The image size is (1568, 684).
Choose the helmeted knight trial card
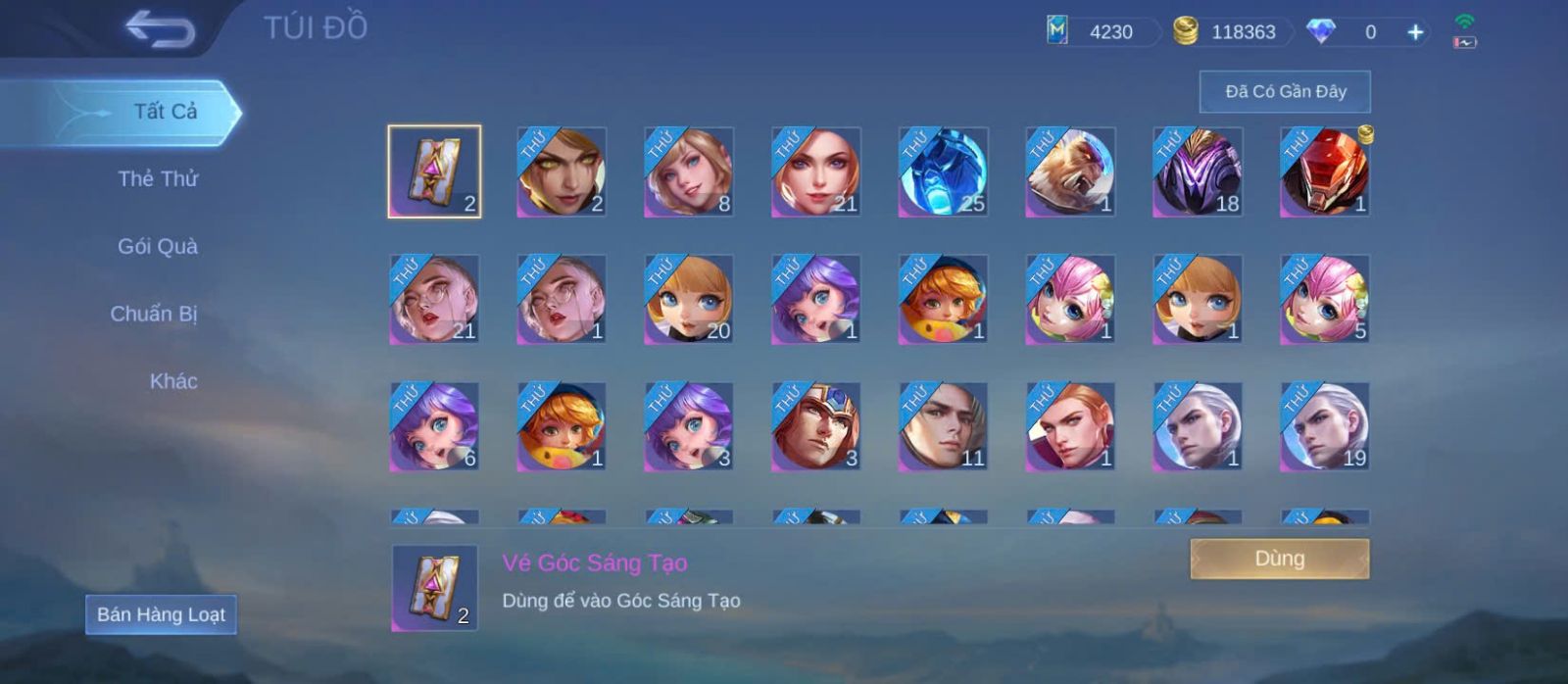click(x=815, y=427)
